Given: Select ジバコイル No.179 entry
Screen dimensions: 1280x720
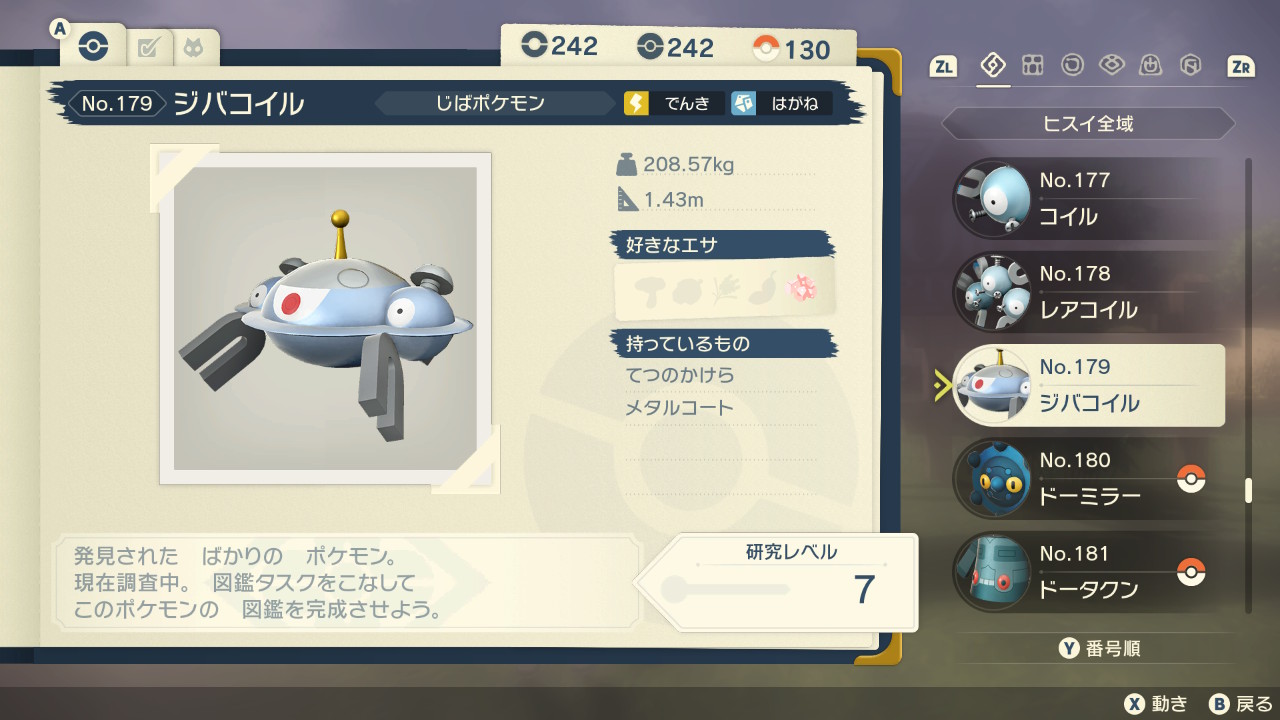Looking at the screenshot, I should click(x=1088, y=385).
